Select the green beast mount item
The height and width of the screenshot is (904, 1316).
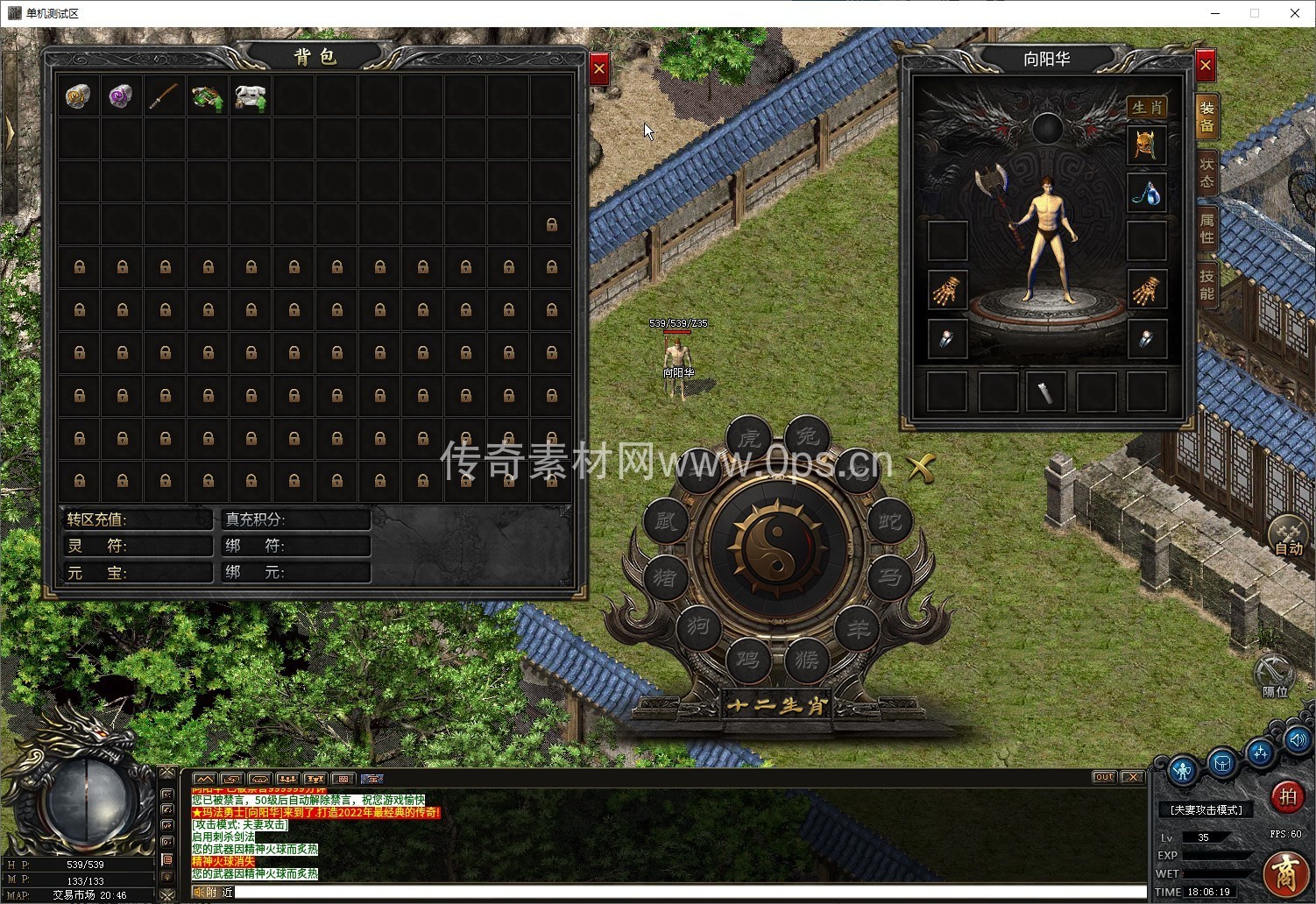tap(207, 96)
